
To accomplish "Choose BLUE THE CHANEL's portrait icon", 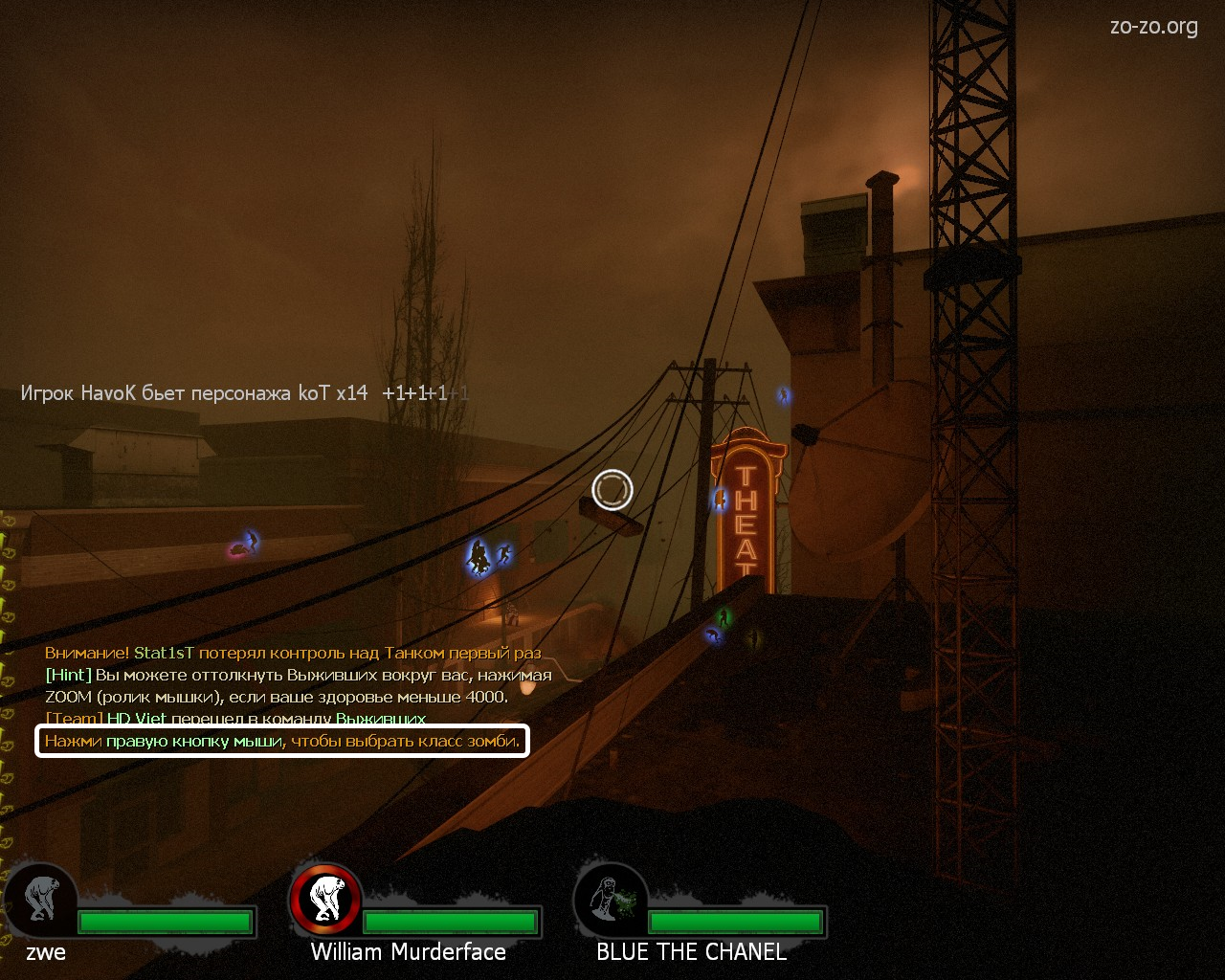I will [x=612, y=900].
